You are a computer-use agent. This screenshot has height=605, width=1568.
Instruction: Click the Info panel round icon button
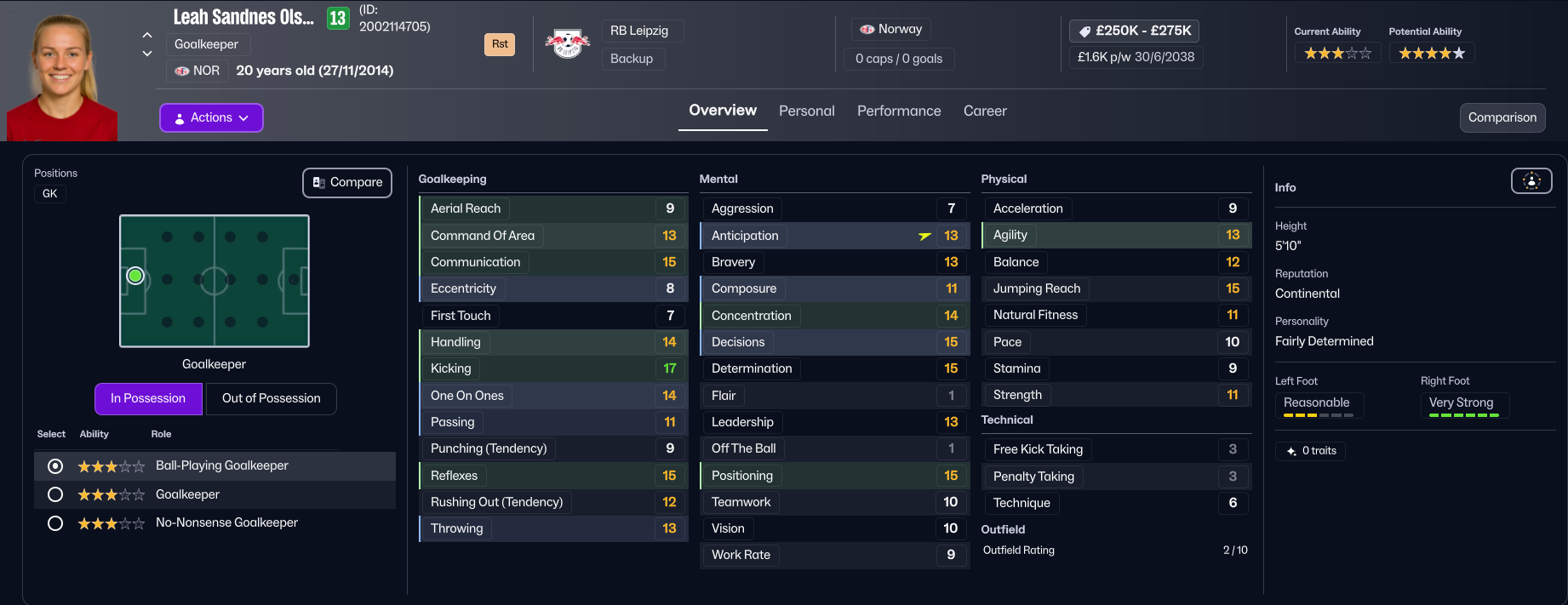(1531, 180)
